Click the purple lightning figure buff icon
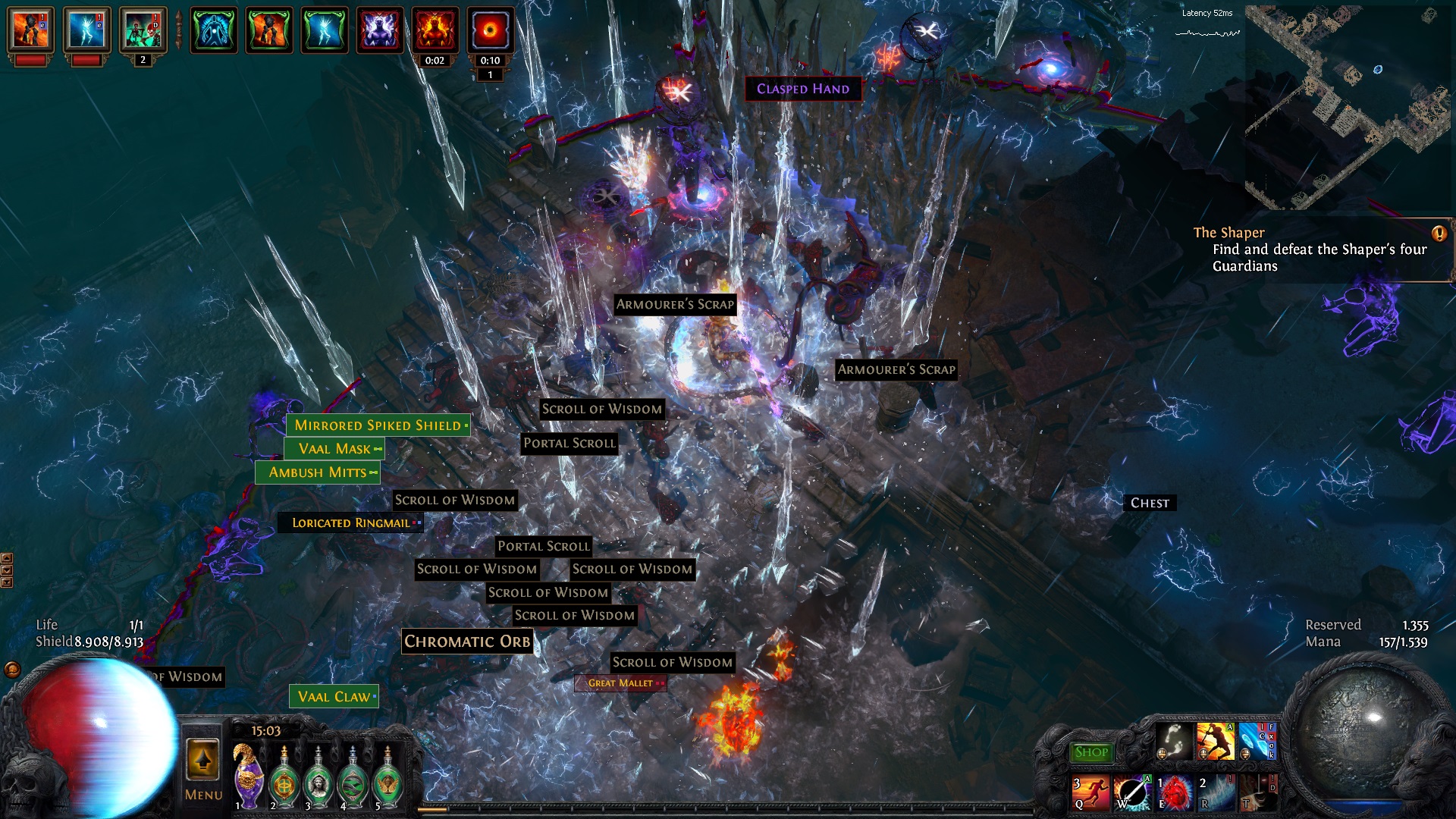Viewport: 1456px width, 819px height. (380, 30)
